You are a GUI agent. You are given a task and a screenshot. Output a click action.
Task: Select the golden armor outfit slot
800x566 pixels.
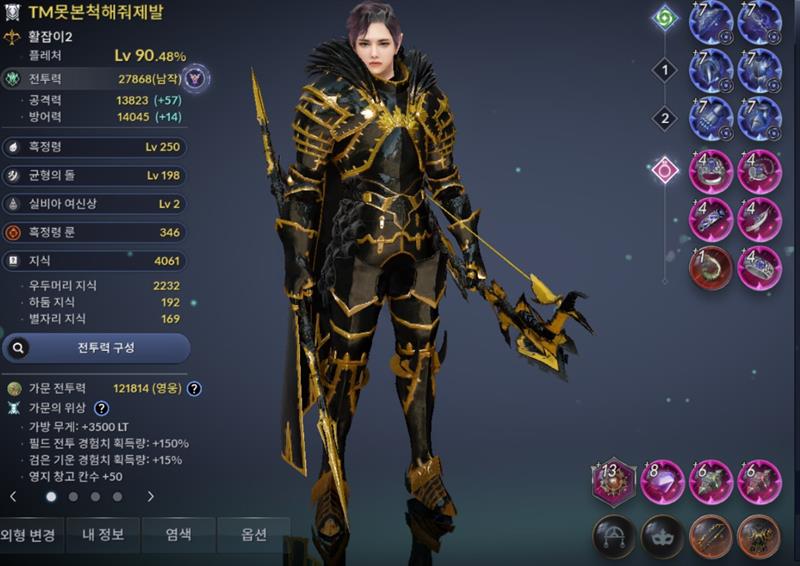tap(759, 536)
